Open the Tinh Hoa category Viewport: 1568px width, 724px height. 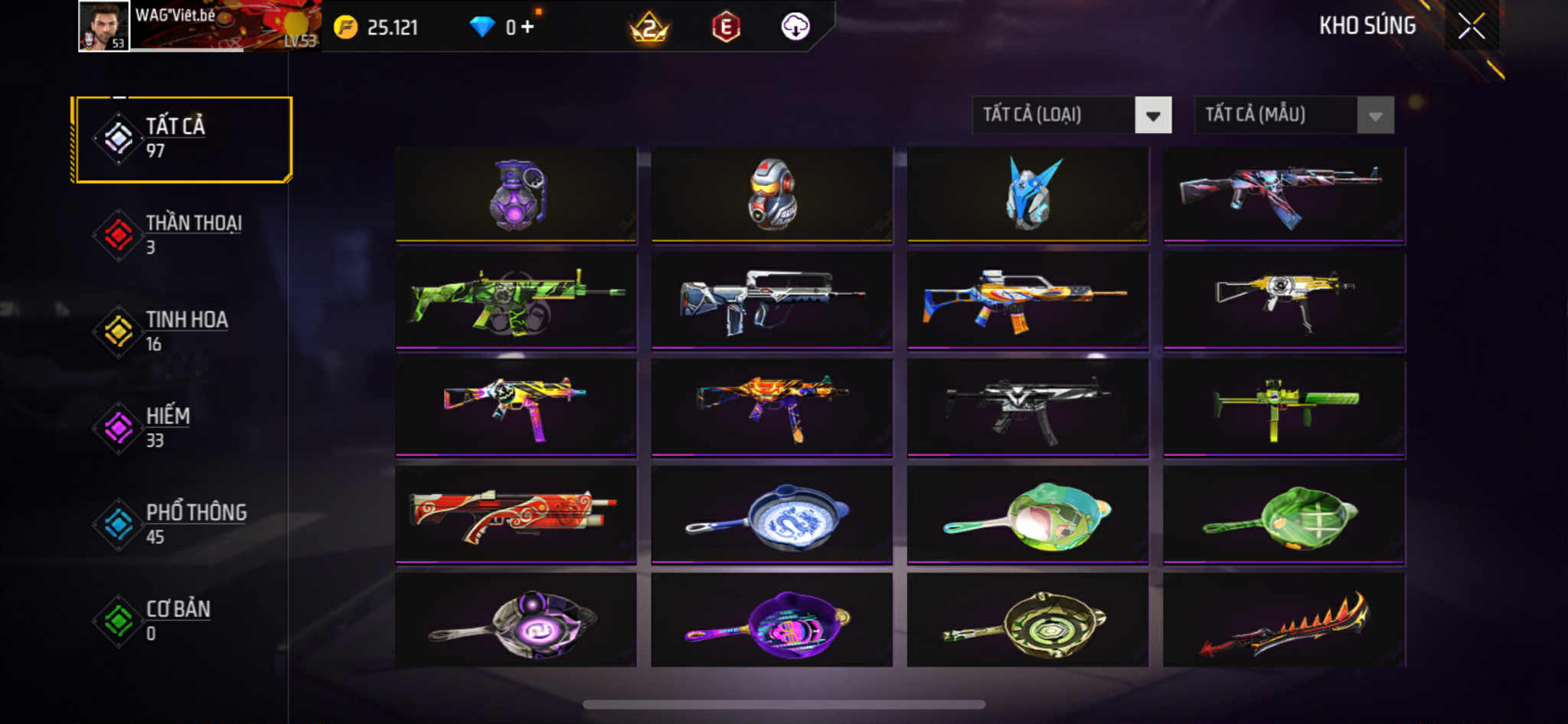pyautogui.click(x=182, y=331)
